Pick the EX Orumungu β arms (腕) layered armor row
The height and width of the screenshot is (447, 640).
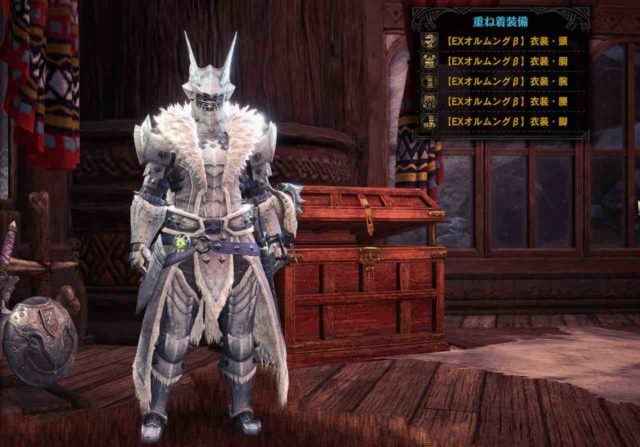[500, 82]
